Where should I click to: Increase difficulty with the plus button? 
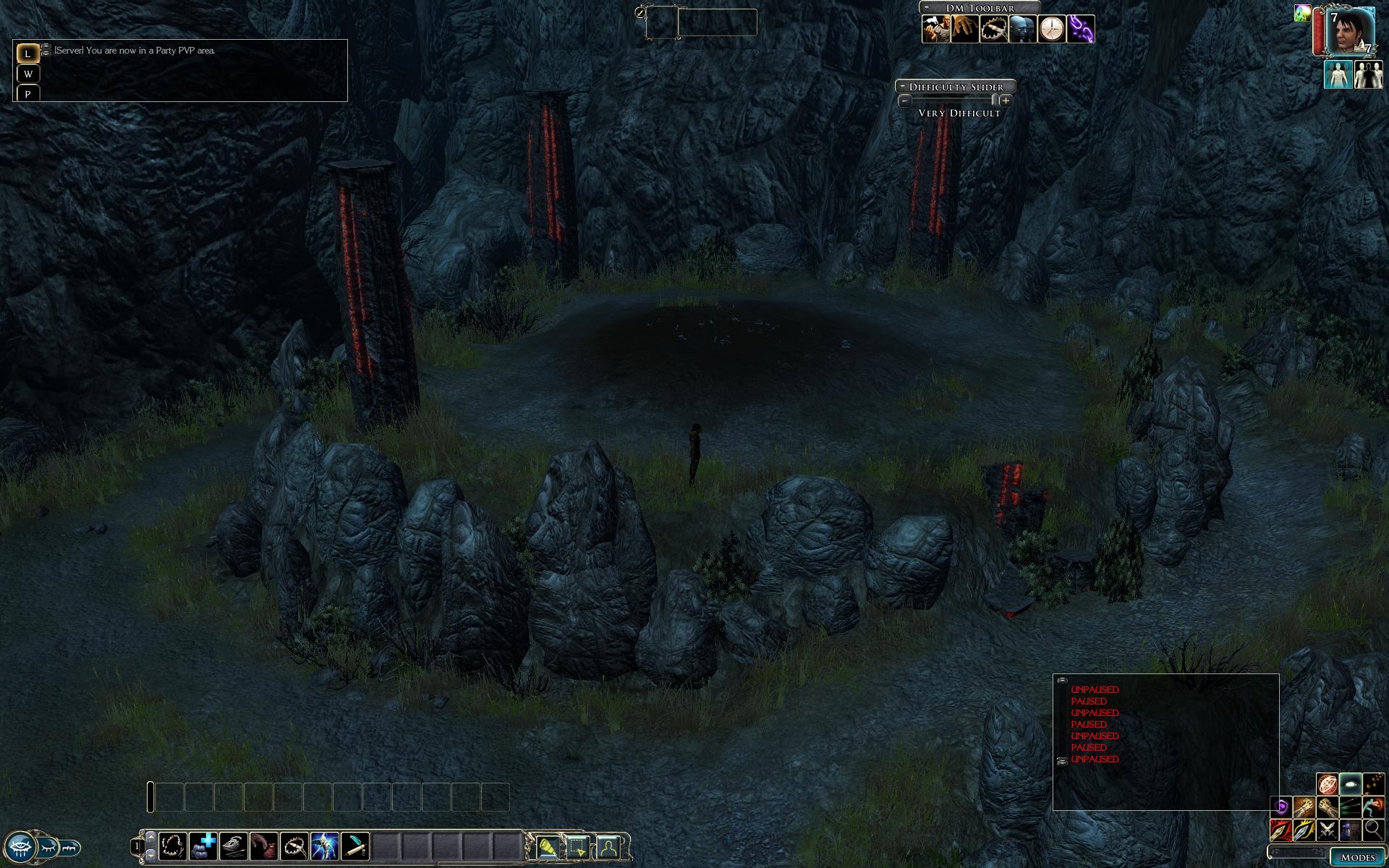pos(1006,101)
